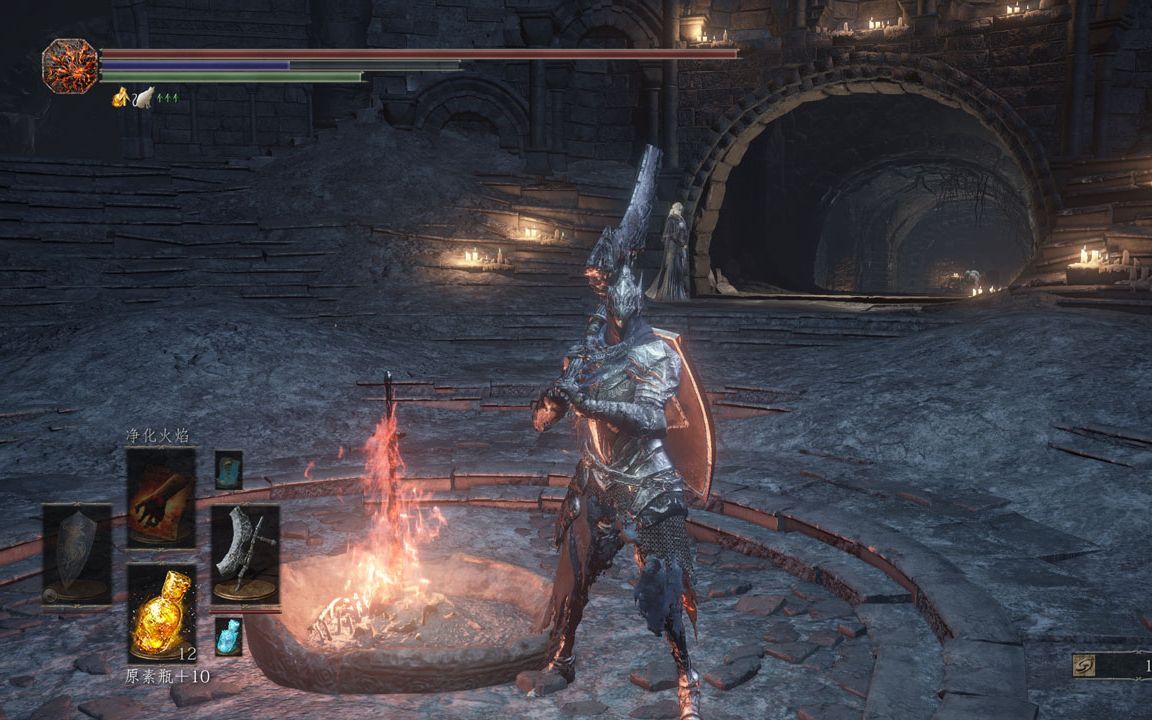This screenshot has width=1152, height=720.
Task: Click the golden figure status effect icon
Action: [x=121, y=97]
